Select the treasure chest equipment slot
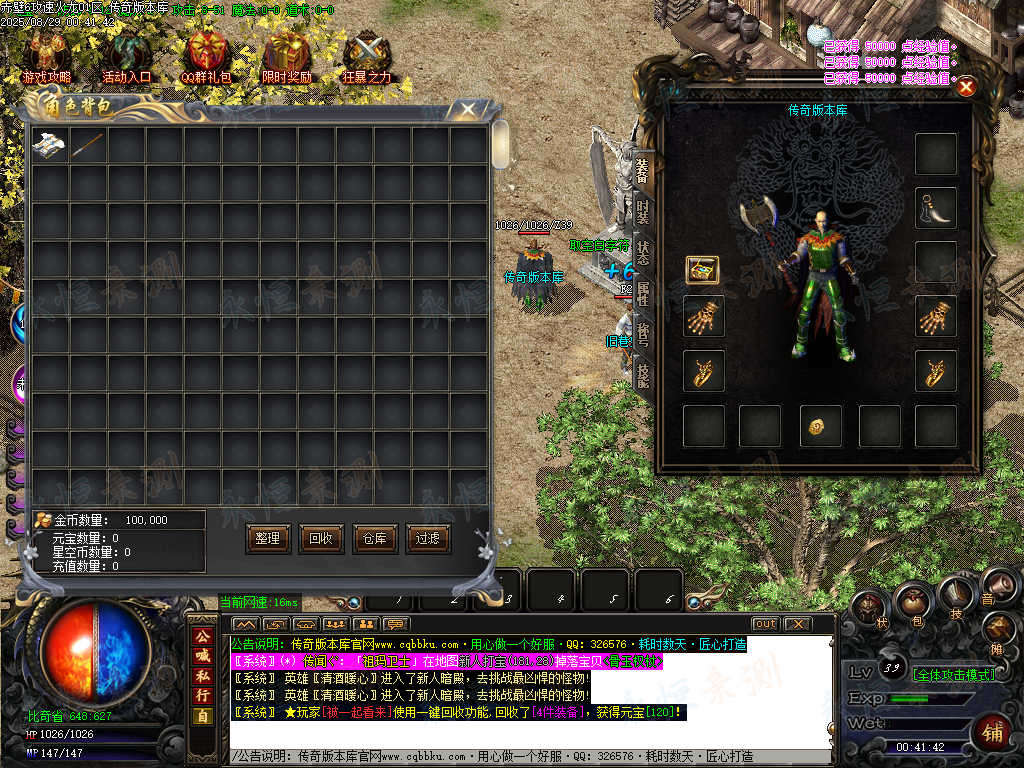1024x768 pixels. (702, 270)
